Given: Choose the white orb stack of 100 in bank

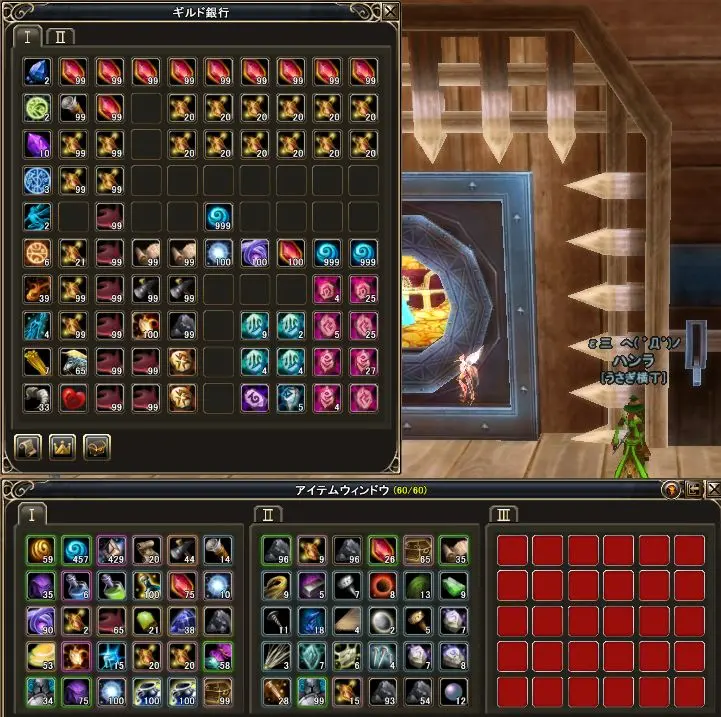Looking at the screenshot, I should point(218,253).
